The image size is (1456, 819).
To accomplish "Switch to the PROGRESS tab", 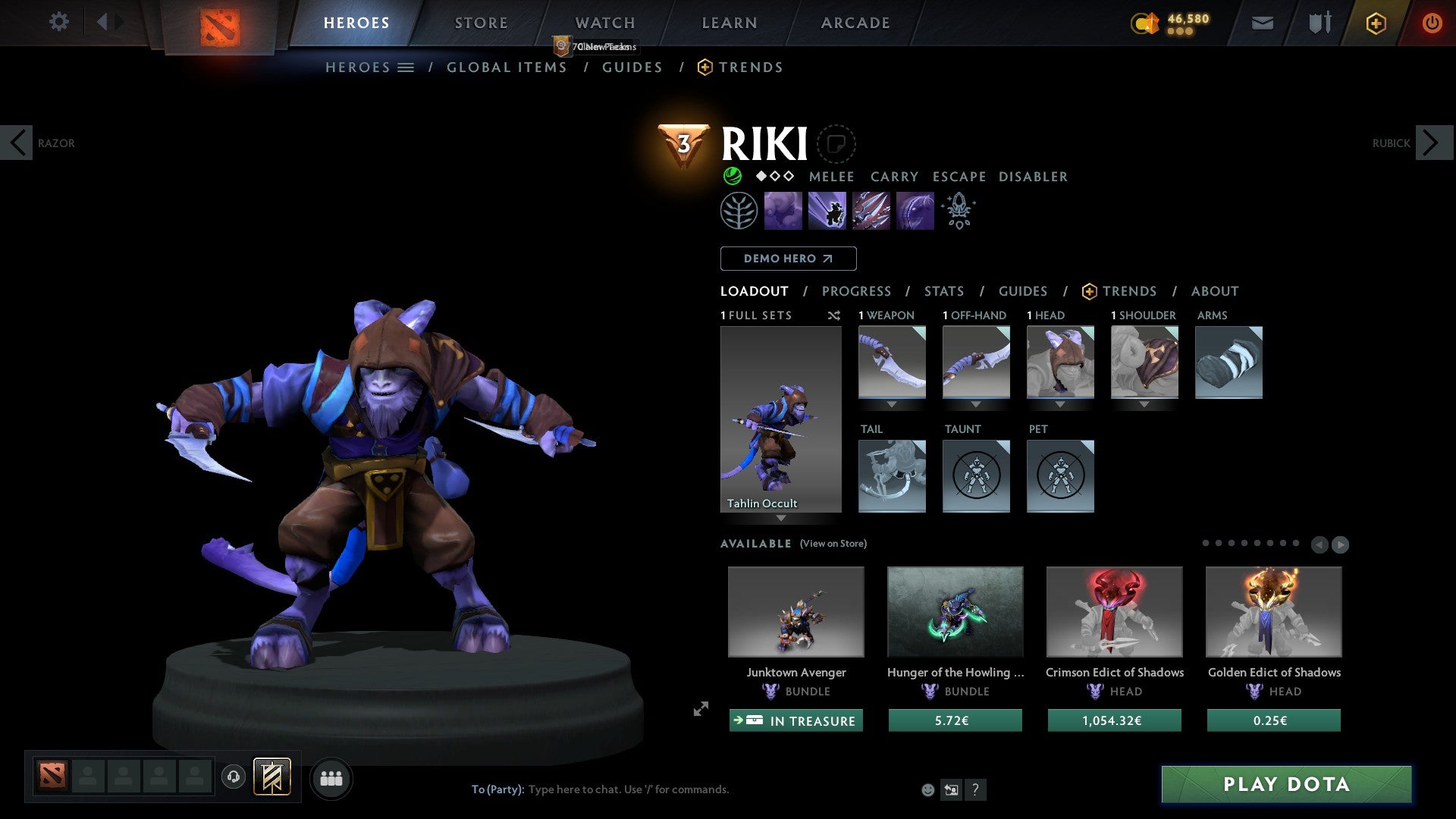I will [x=857, y=291].
